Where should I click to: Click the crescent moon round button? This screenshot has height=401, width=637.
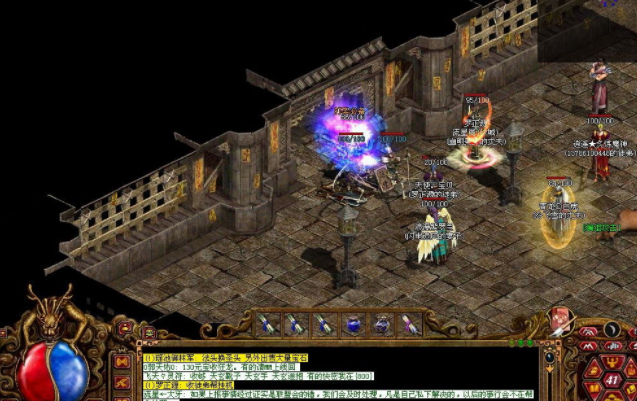(x=612, y=329)
